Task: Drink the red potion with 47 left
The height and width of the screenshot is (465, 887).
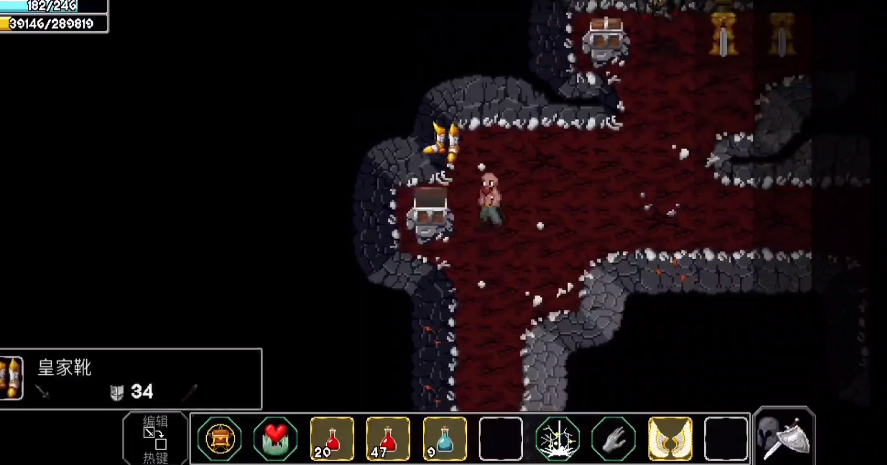Action: 388,438
